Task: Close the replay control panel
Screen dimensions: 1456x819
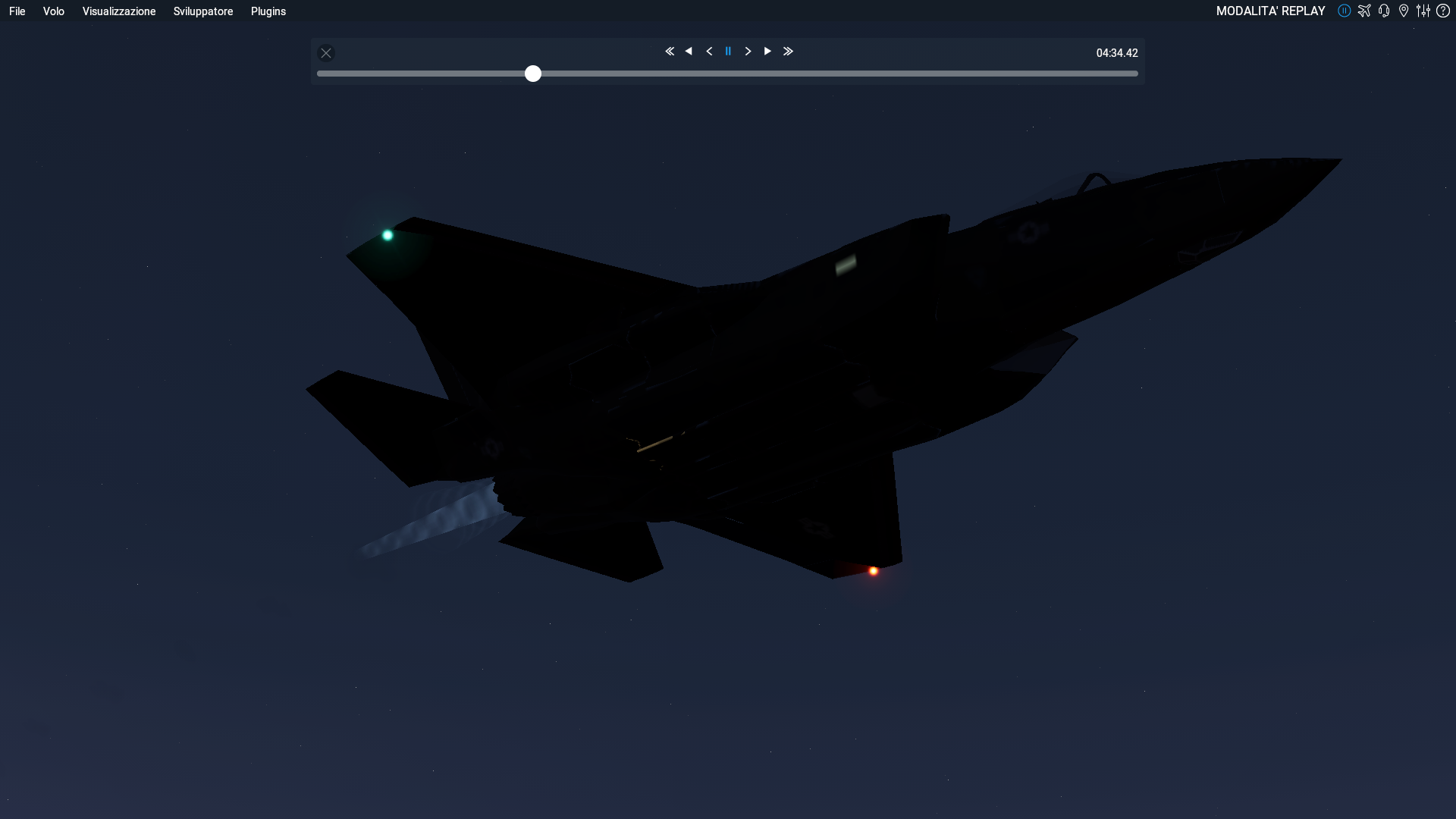Action: click(x=326, y=53)
